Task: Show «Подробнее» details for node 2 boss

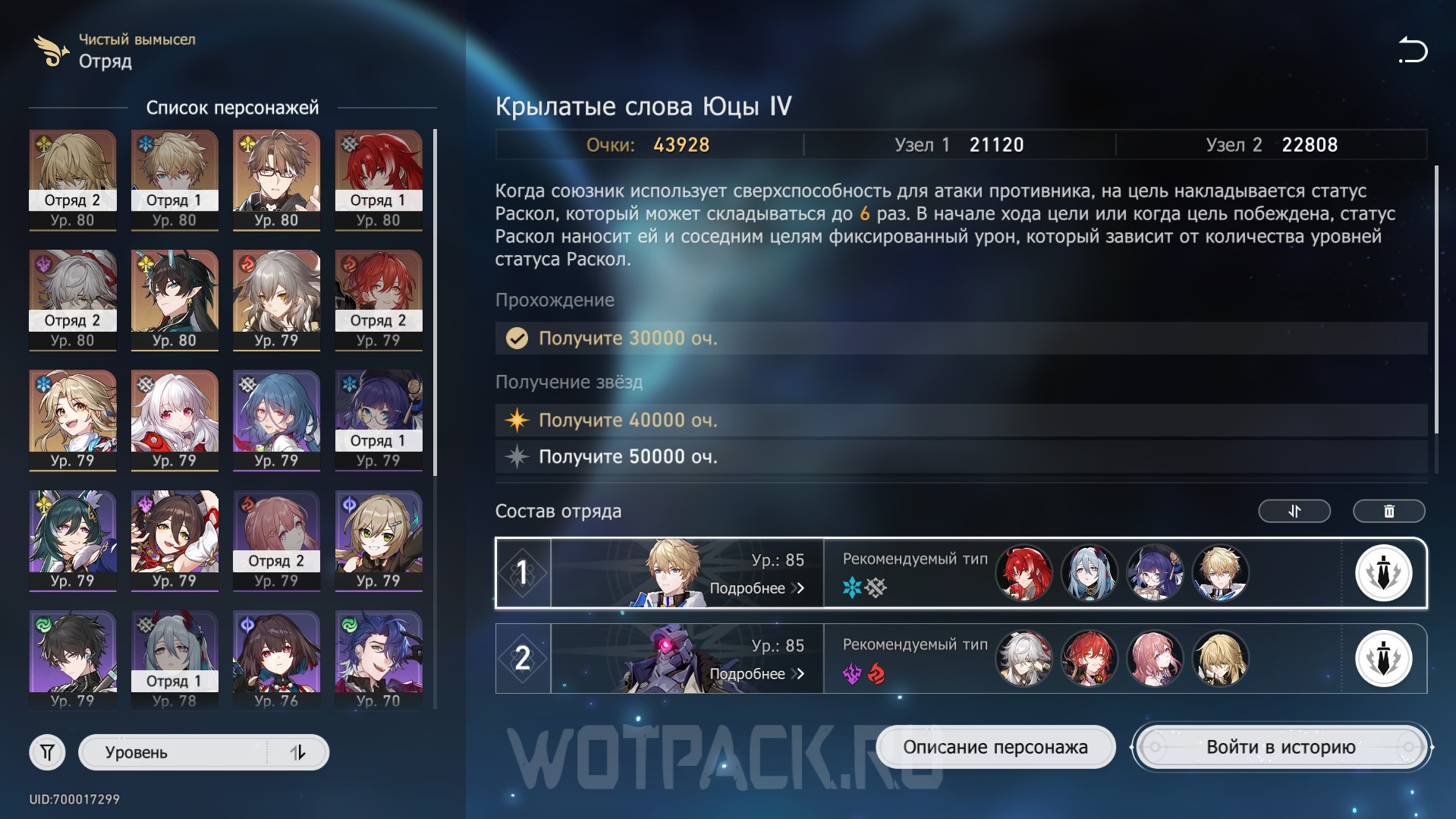Action: point(756,674)
